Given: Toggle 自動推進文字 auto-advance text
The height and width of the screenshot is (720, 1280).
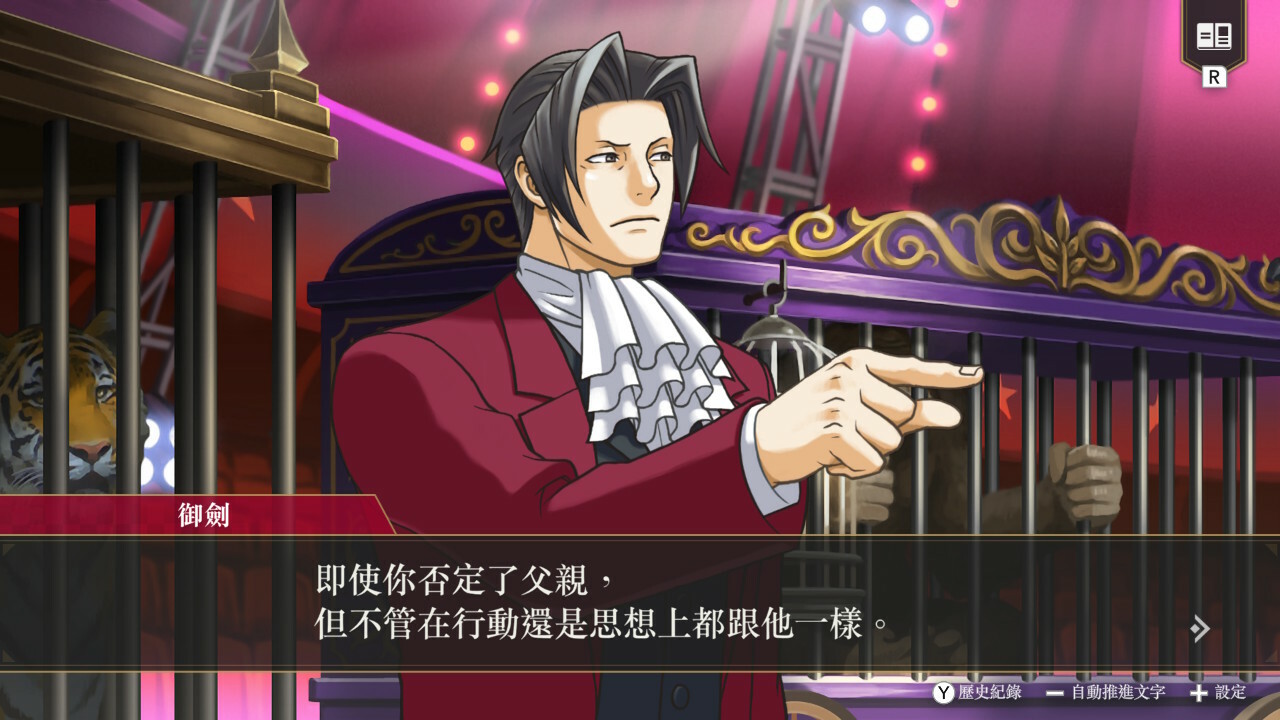Looking at the screenshot, I should [x=1106, y=692].
